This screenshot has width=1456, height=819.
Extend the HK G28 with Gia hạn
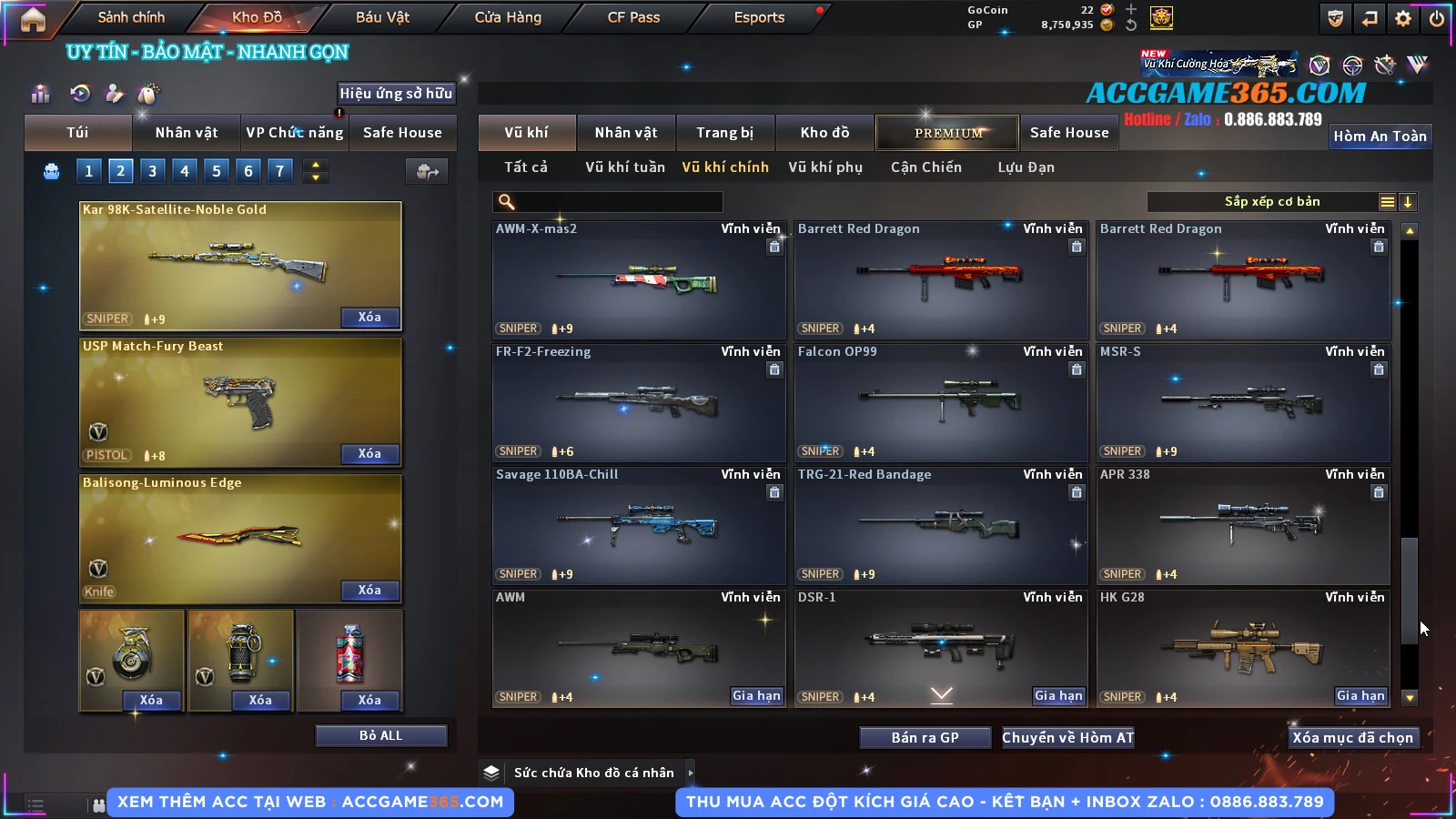pos(1360,696)
